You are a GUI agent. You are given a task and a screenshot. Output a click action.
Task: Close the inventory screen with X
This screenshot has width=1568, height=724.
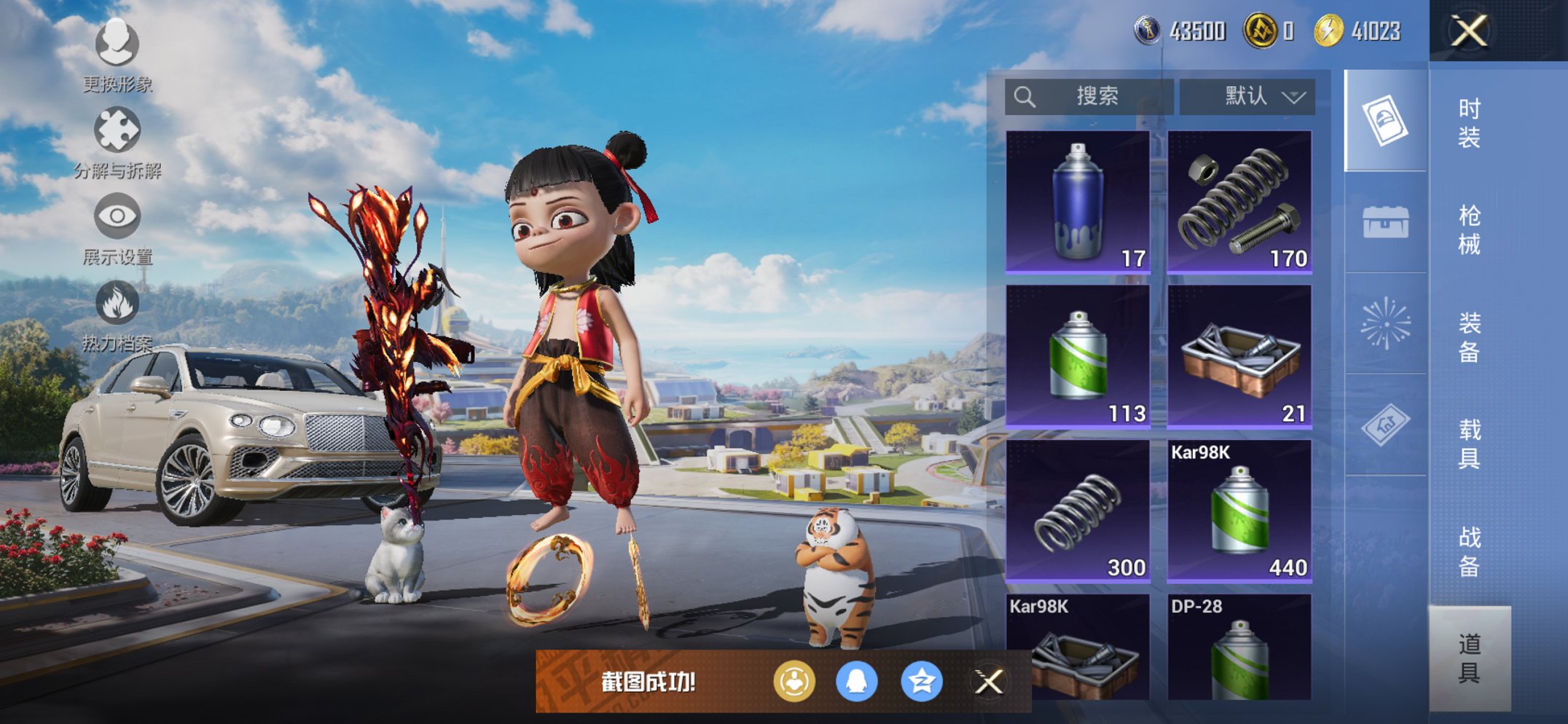point(1468,31)
